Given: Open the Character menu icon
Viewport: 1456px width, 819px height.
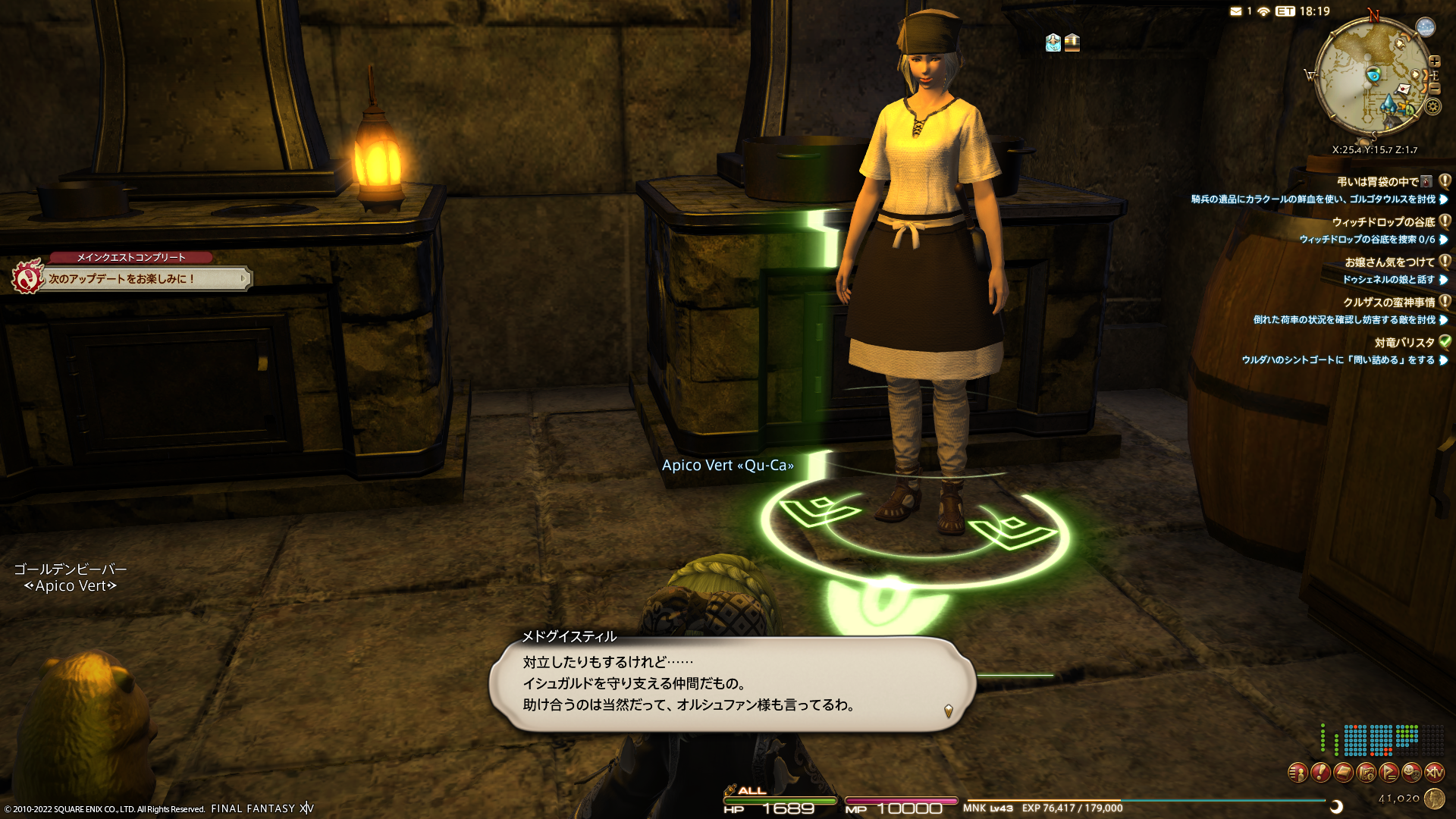Looking at the screenshot, I should [1298, 773].
